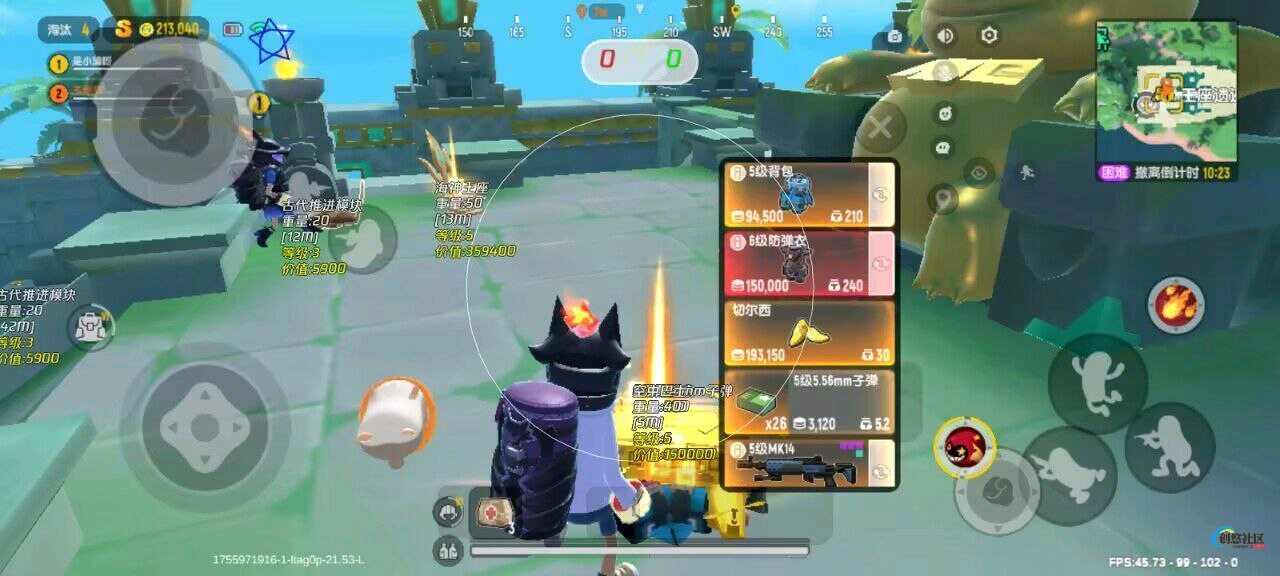Open the minimap
This screenshot has width=1280, height=576.
pyautogui.click(x=1166, y=92)
